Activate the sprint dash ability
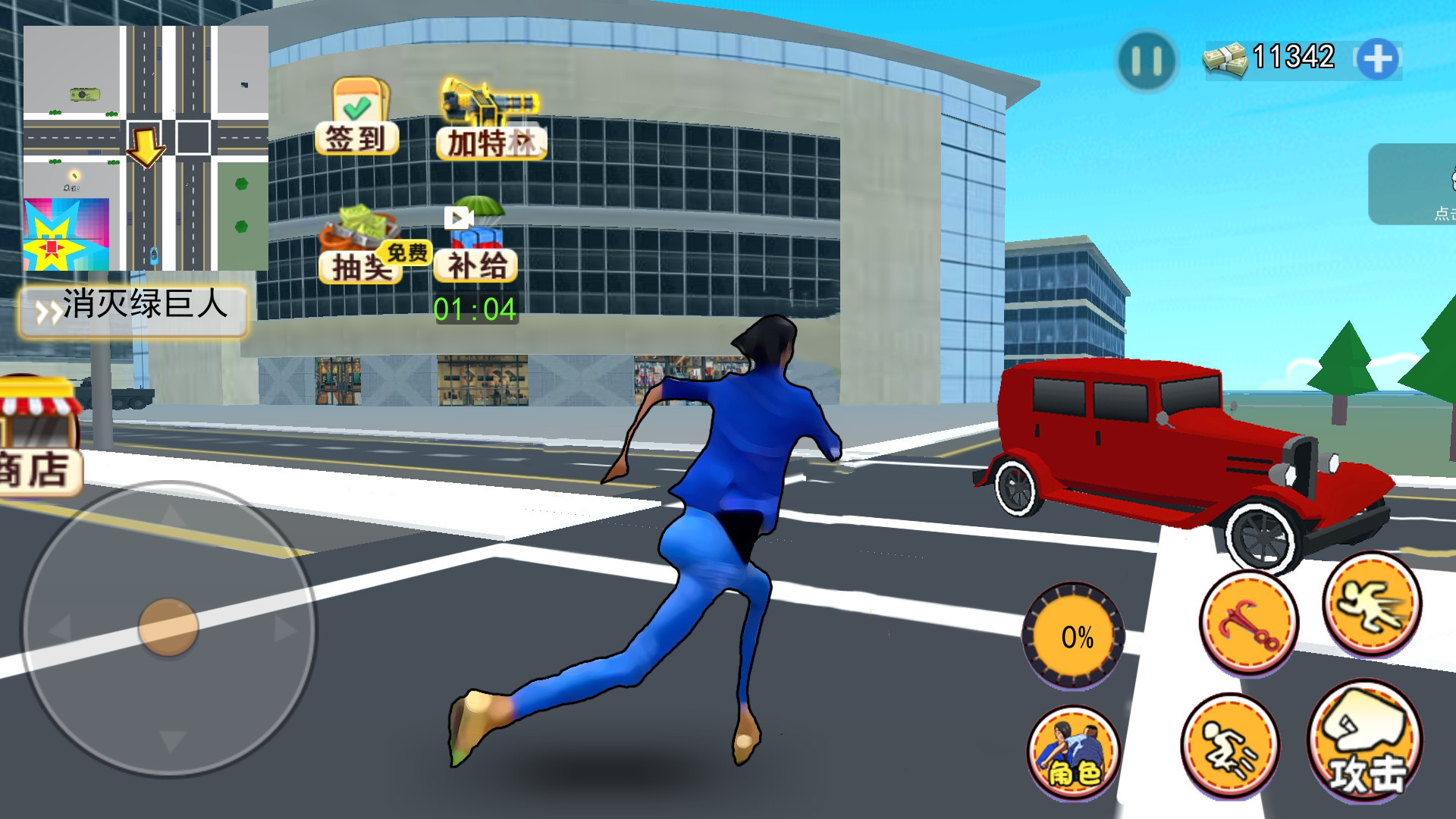This screenshot has height=819, width=1456. [x=1372, y=604]
